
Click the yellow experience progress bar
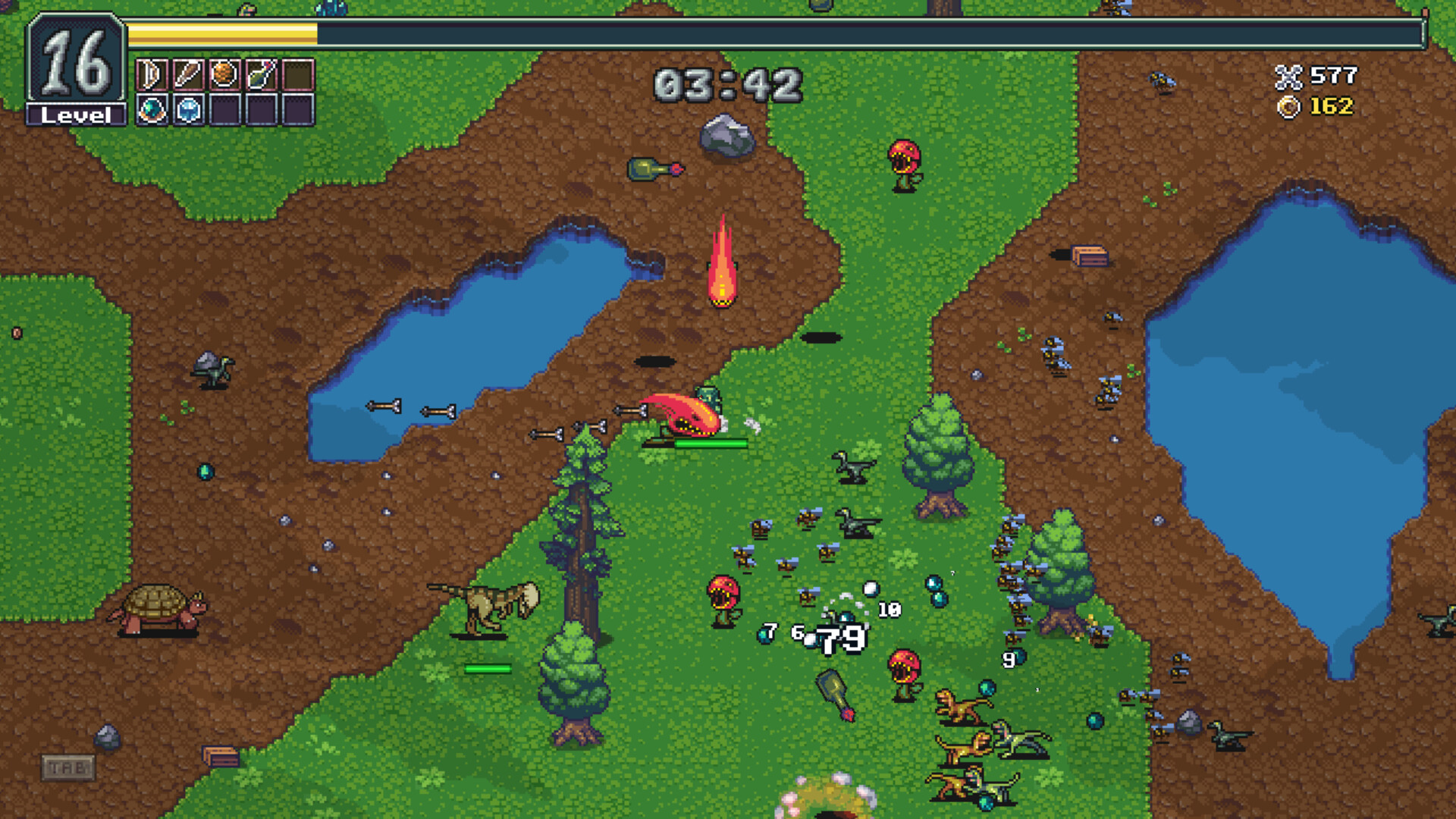pos(222,34)
